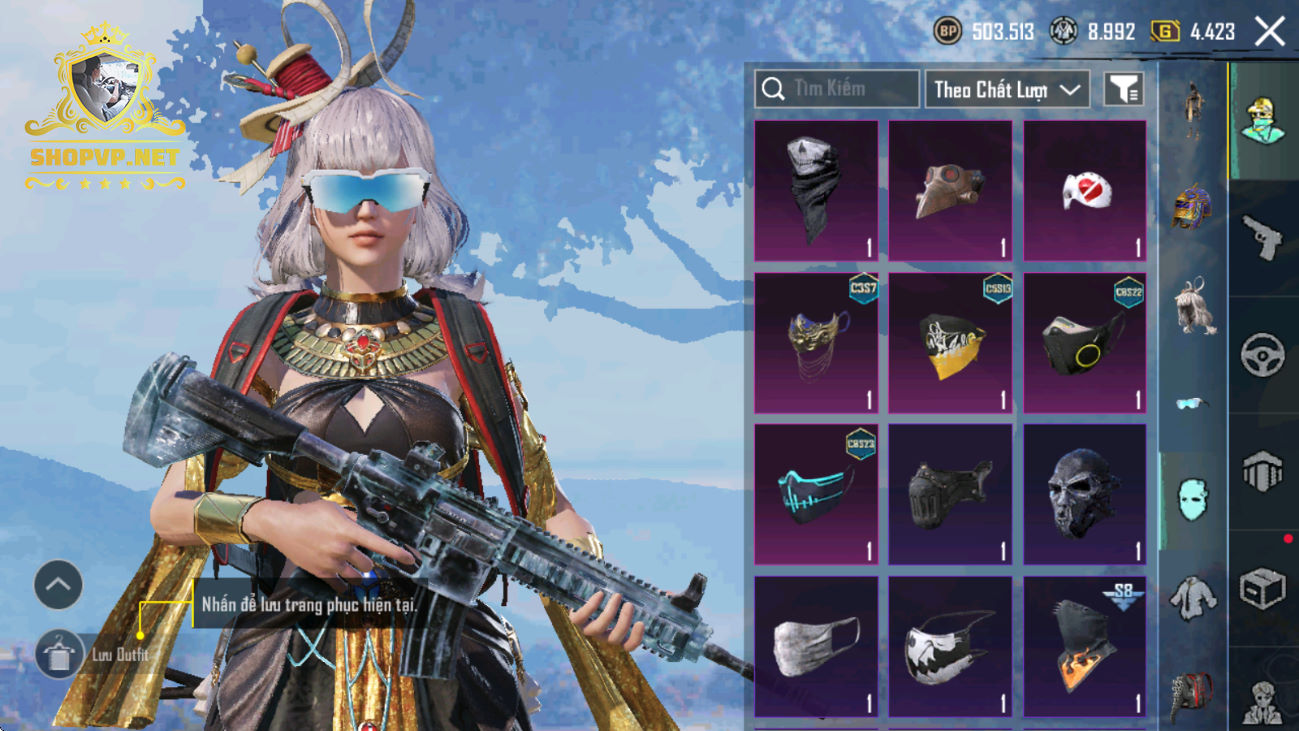The height and width of the screenshot is (731, 1299).
Task: Select the dark metallic skull mask
Action: pos(1085,494)
